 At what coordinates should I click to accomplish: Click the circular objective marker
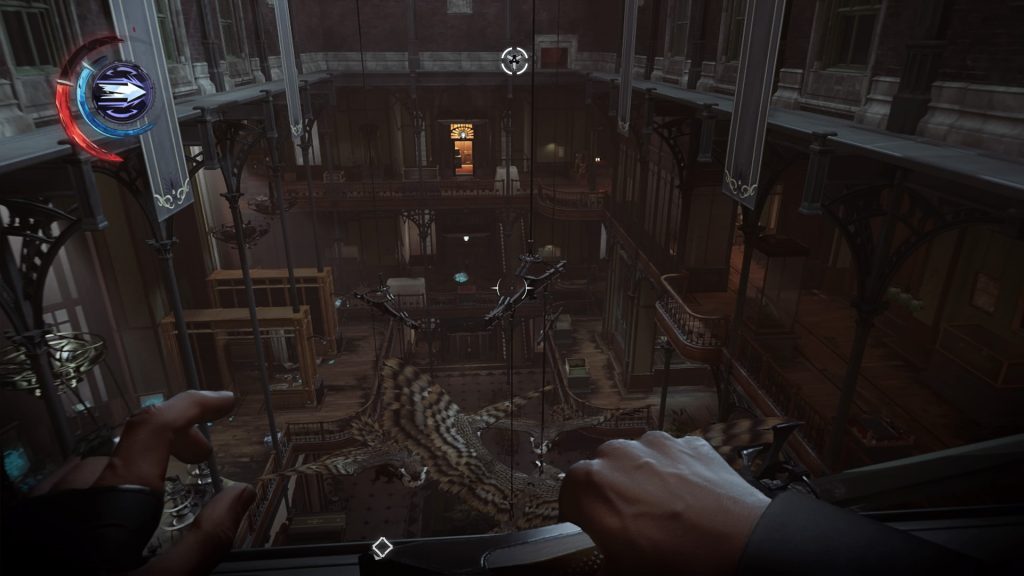514,61
